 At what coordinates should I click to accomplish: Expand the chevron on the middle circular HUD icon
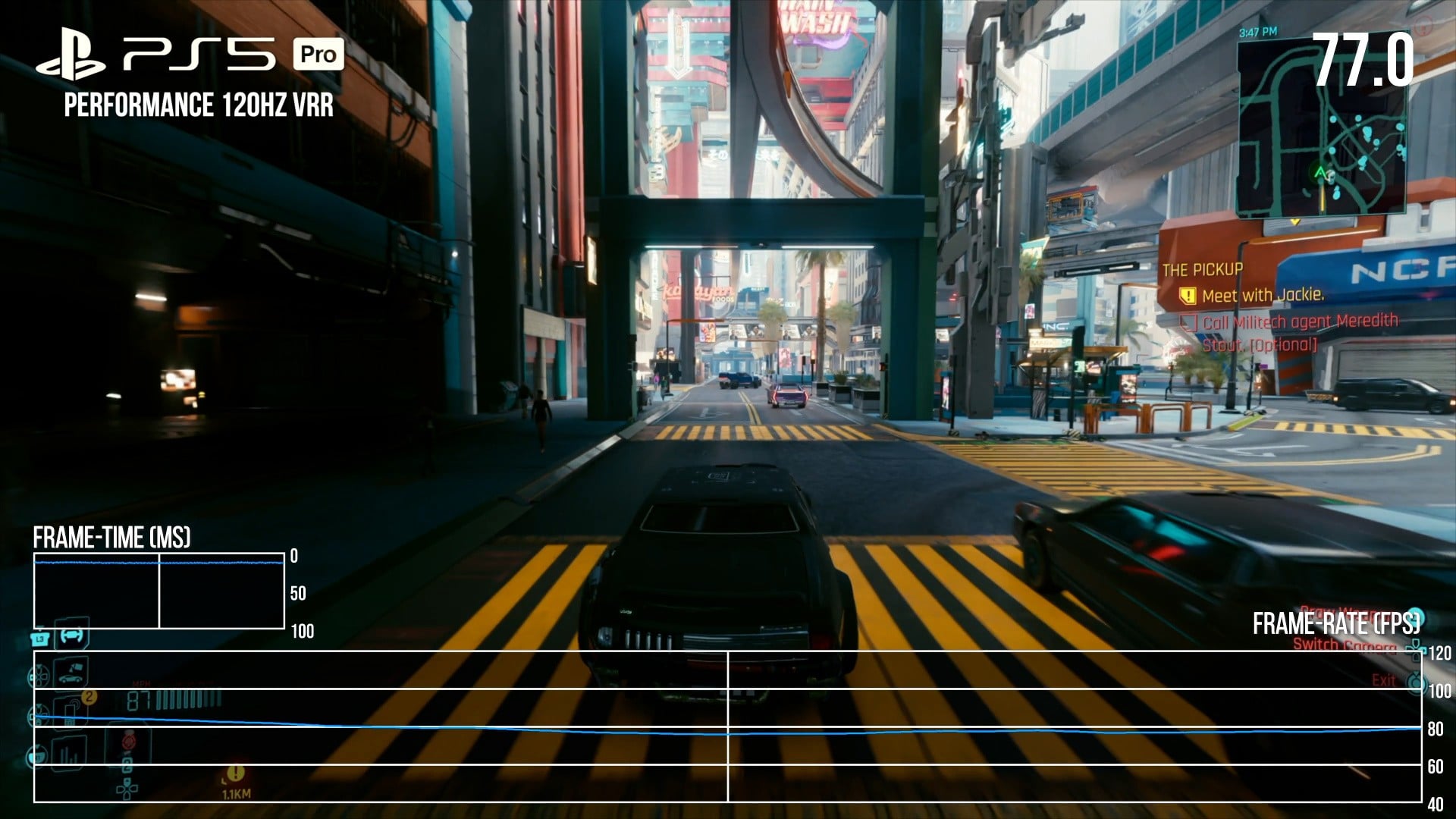[38, 707]
